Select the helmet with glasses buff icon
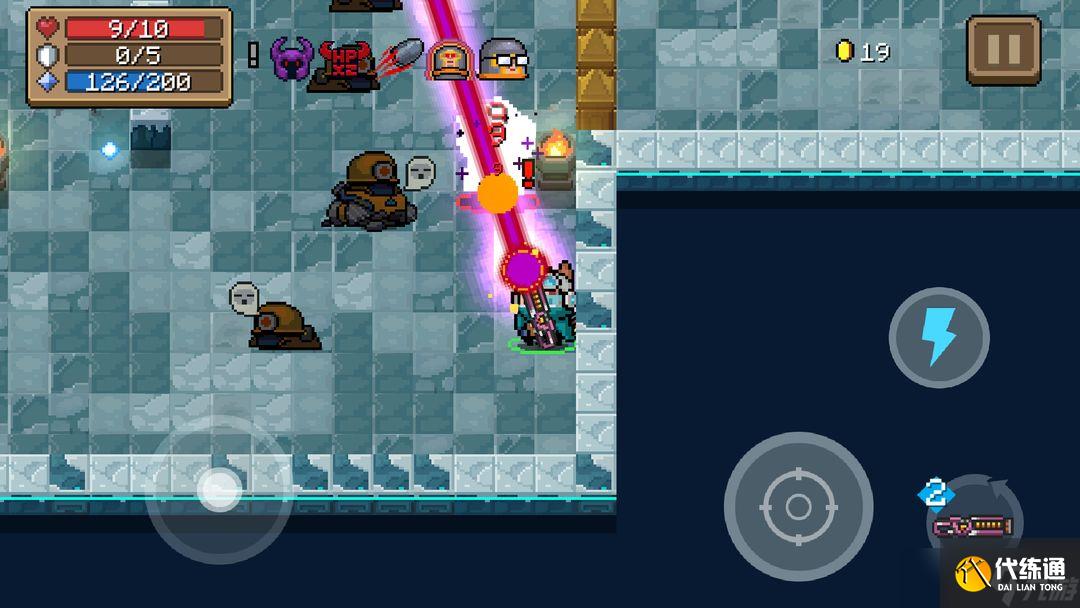The image size is (1080, 608). click(502, 59)
